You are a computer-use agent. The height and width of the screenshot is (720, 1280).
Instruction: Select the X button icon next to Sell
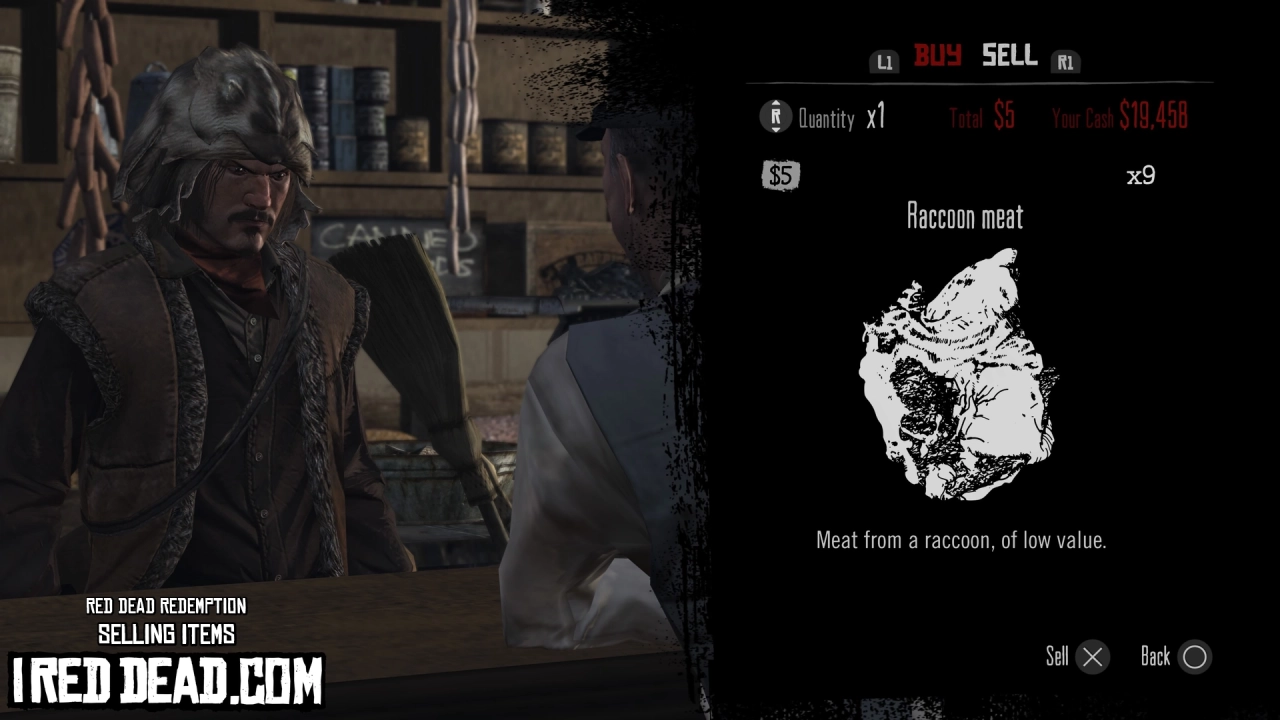tap(1092, 657)
